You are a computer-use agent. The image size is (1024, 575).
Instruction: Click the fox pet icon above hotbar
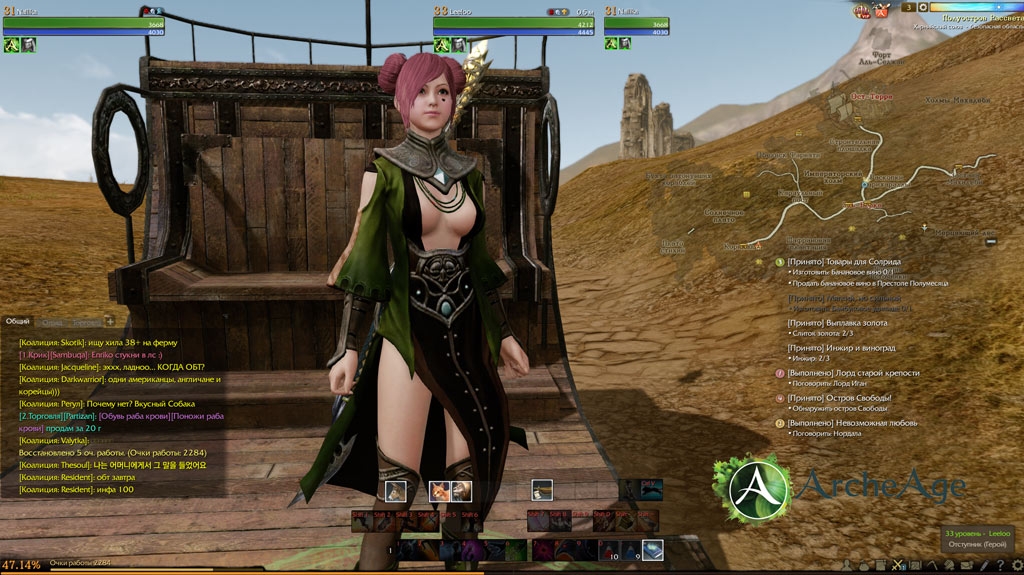point(440,490)
